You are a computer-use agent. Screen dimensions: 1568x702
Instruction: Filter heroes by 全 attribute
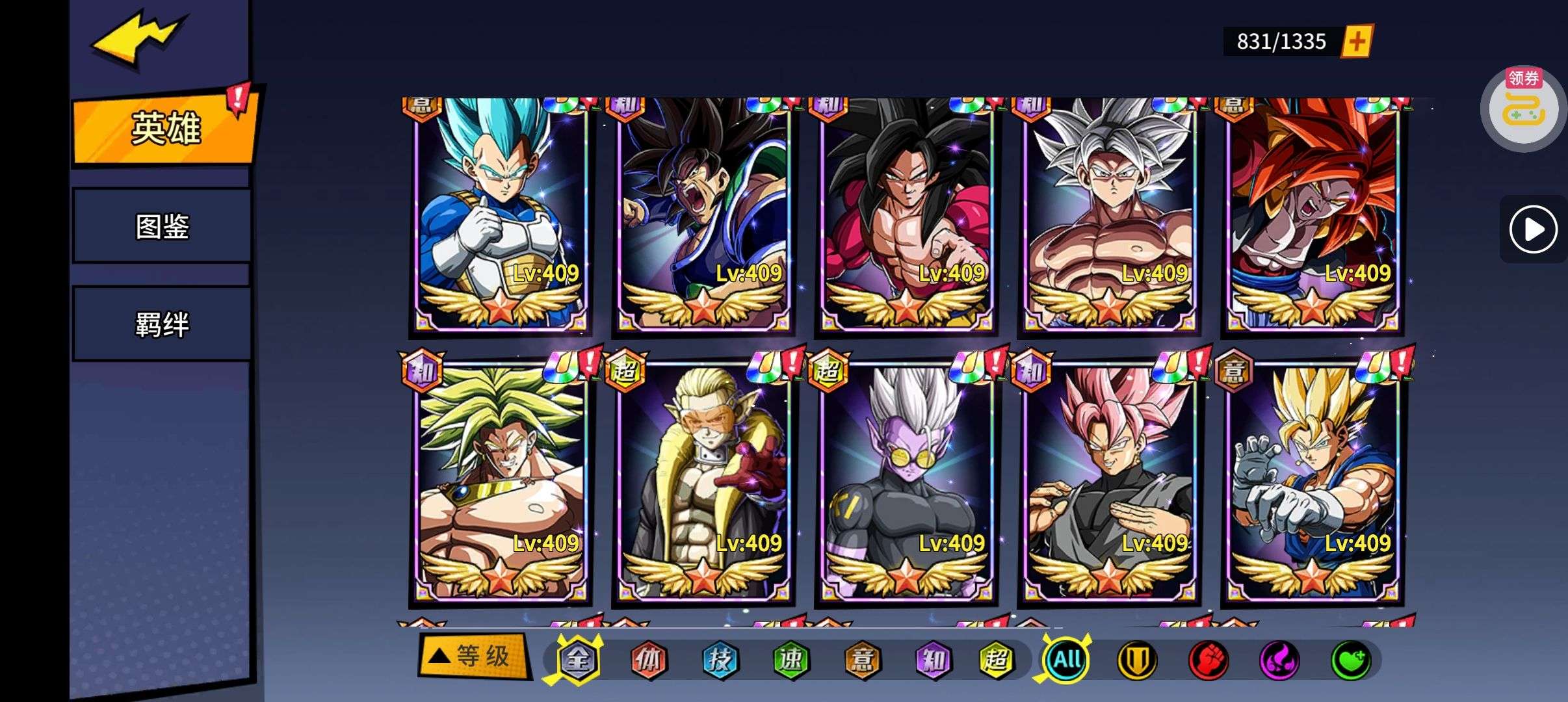click(x=578, y=660)
